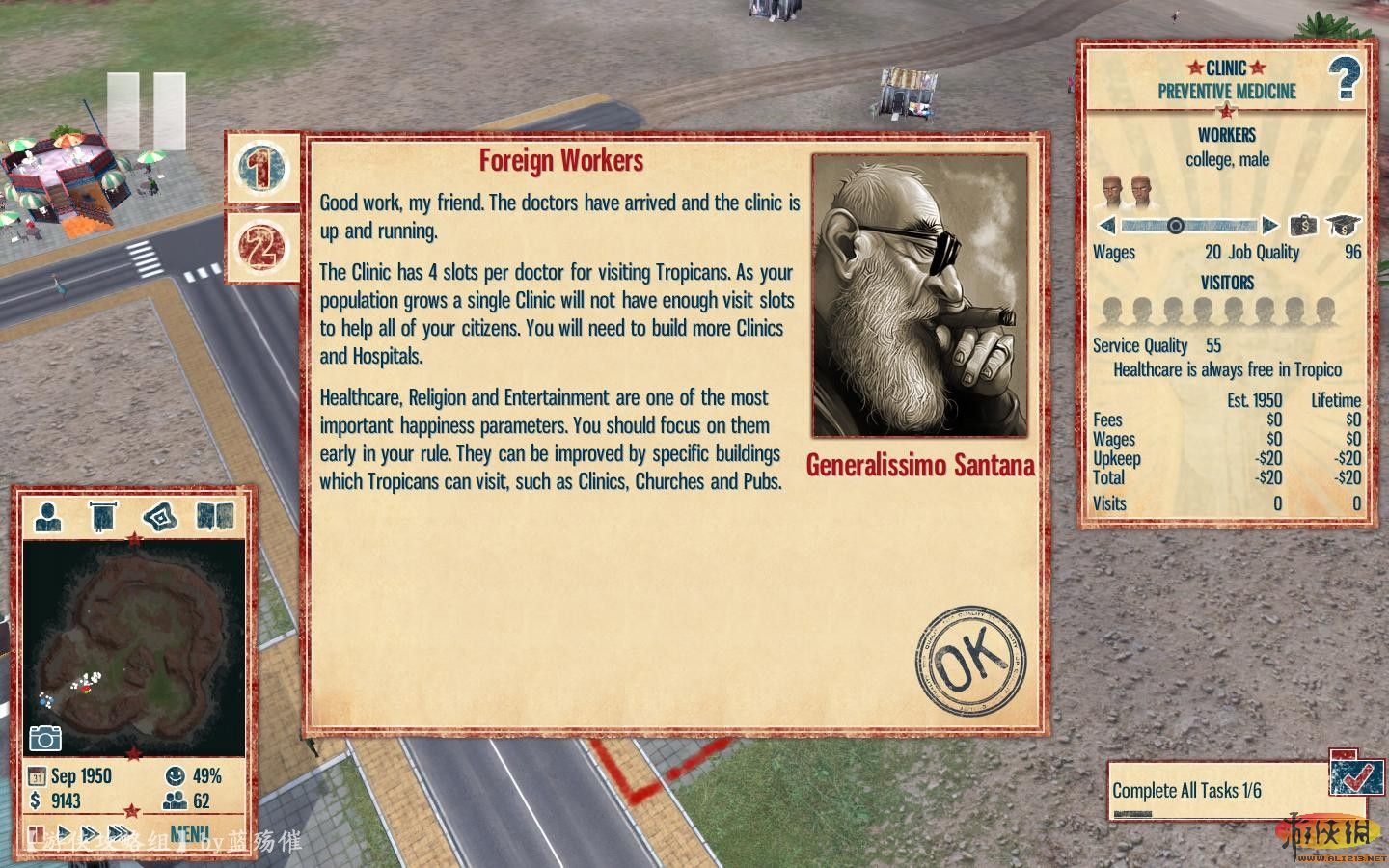
Task: Increase wages with the right arrow
Action: coord(1270,226)
